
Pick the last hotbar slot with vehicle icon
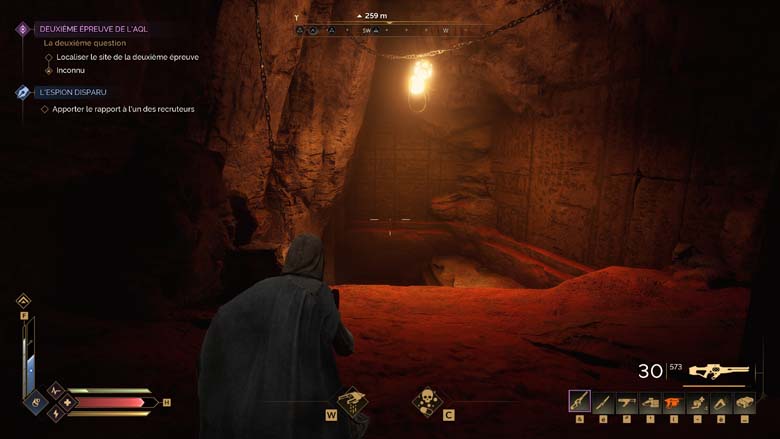click(x=745, y=403)
